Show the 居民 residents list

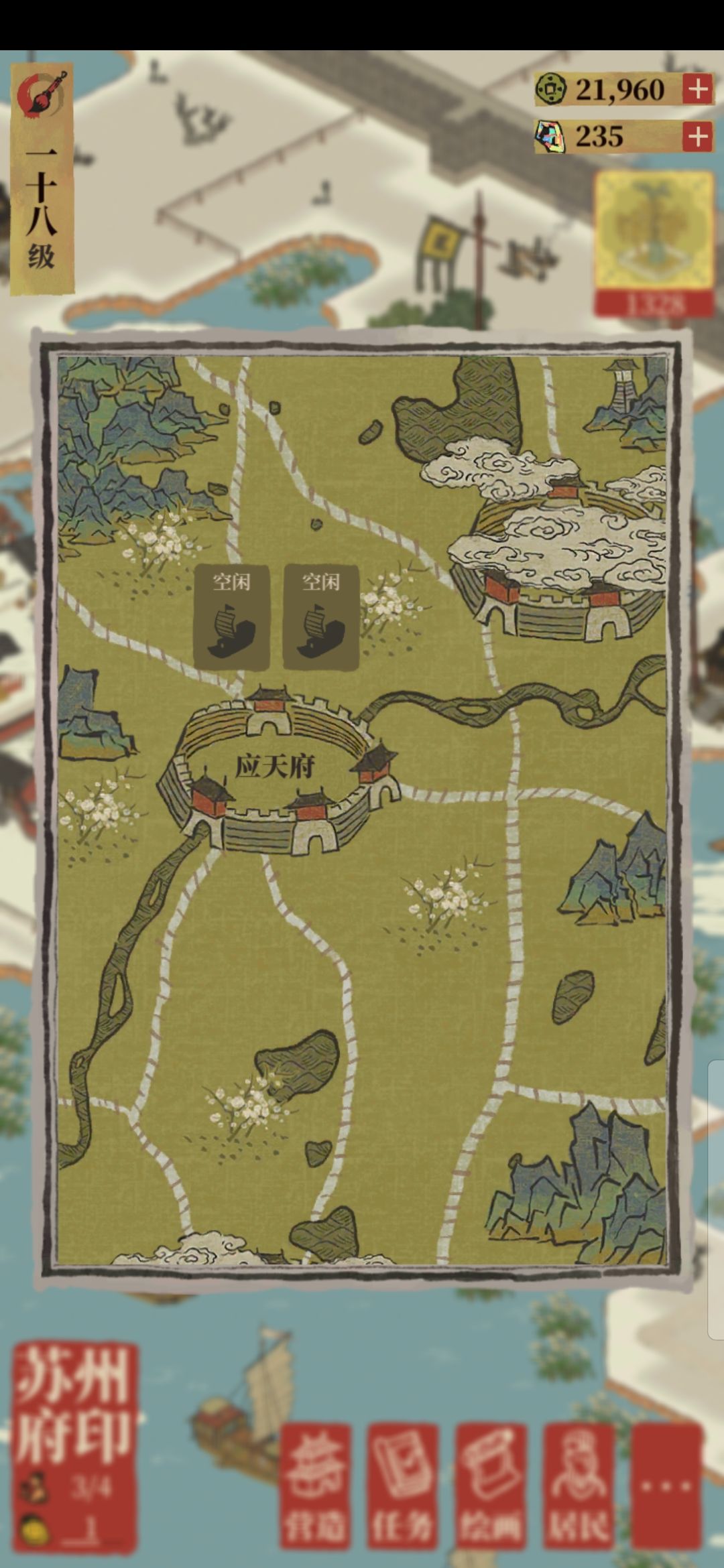(579, 1485)
